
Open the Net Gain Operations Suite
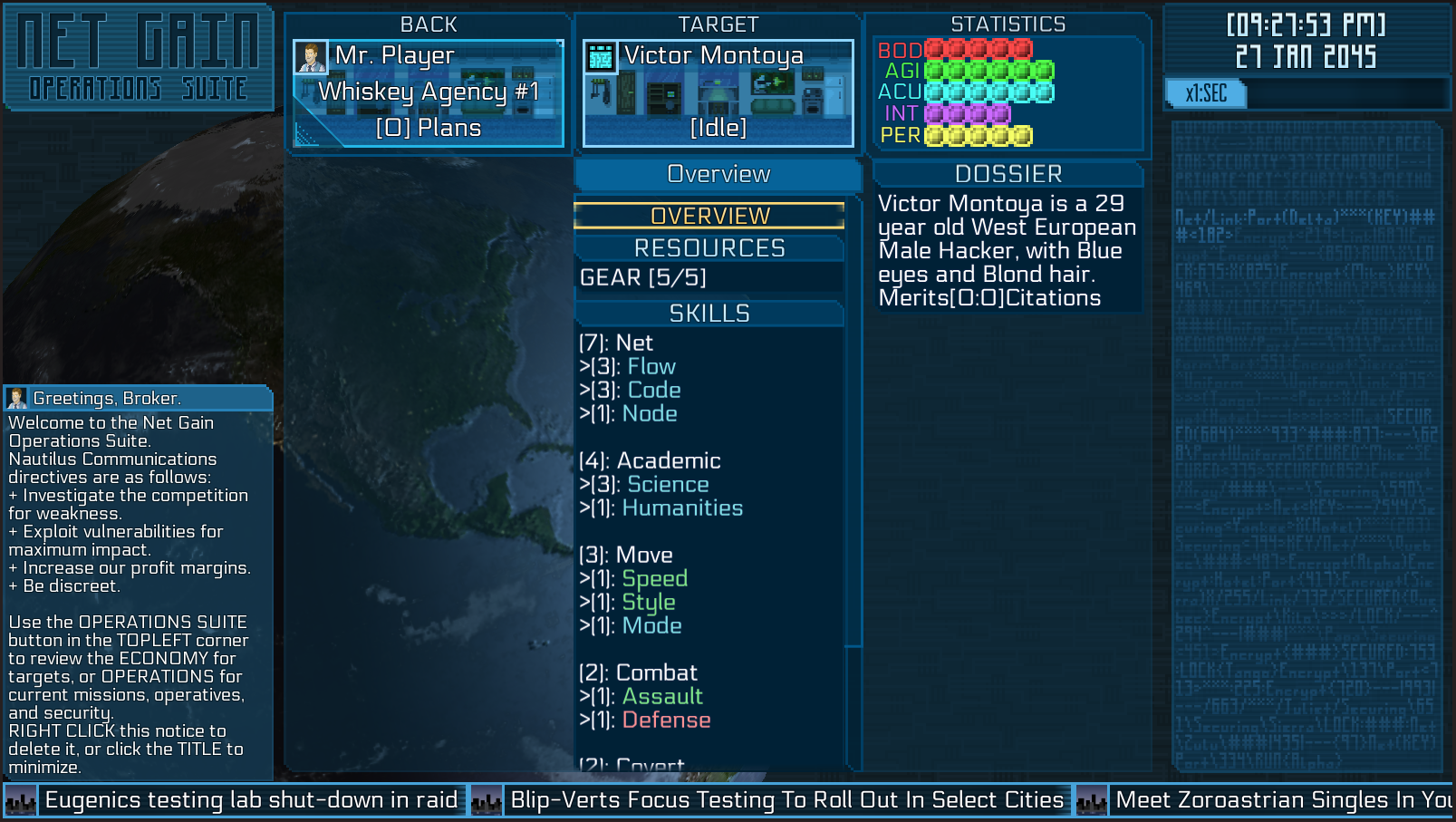pos(138,57)
